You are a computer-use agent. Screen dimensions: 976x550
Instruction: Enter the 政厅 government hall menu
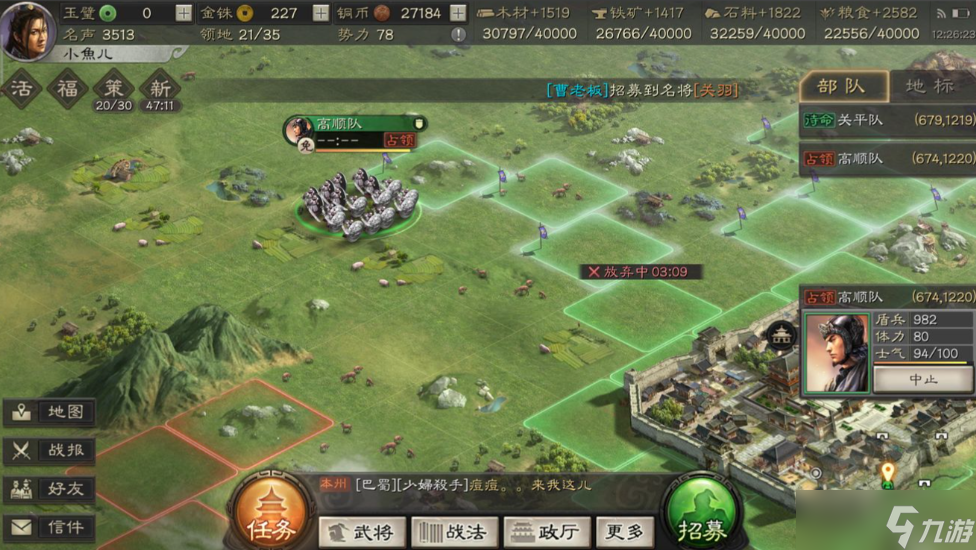click(546, 531)
